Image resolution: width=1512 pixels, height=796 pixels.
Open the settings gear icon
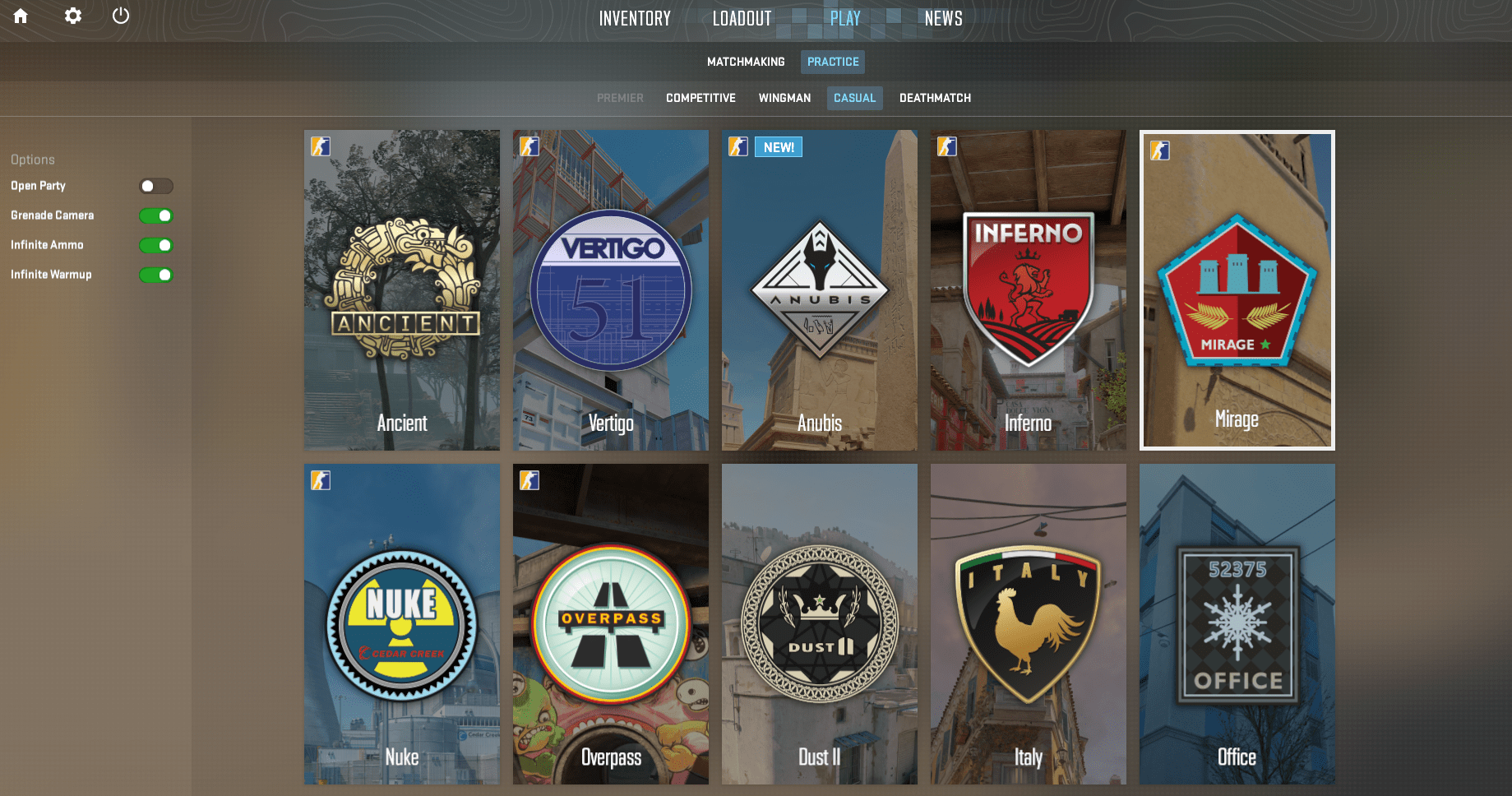click(x=72, y=16)
